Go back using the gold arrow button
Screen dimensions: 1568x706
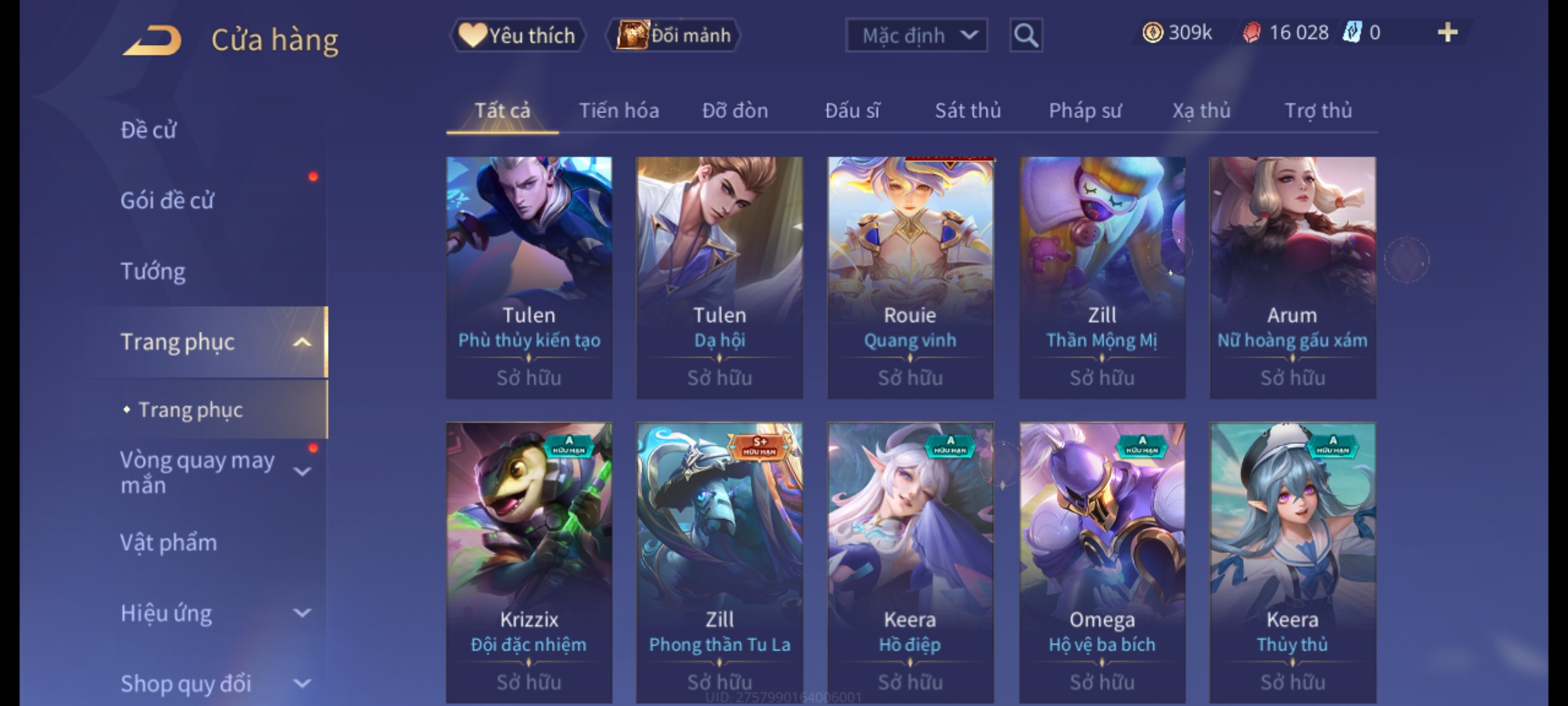click(152, 41)
